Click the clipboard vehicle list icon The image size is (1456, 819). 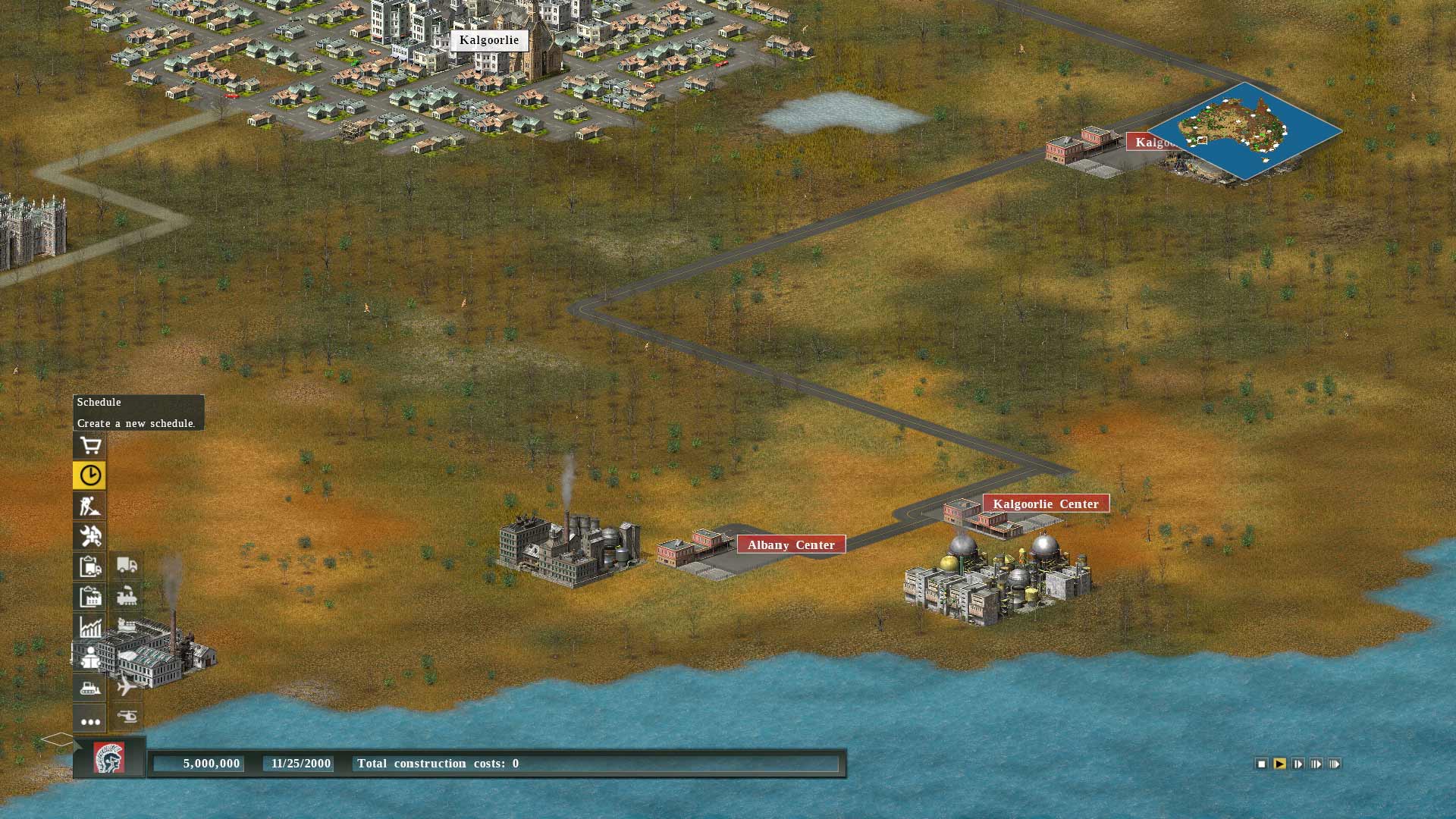(x=89, y=566)
